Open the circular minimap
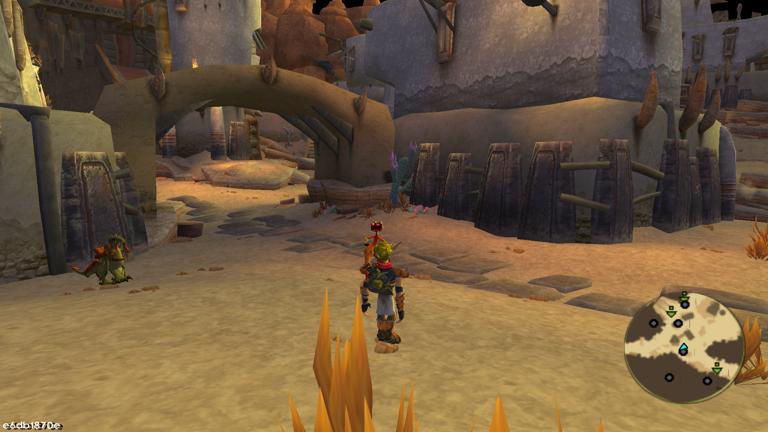The width and height of the screenshot is (768, 432). tap(684, 346)
